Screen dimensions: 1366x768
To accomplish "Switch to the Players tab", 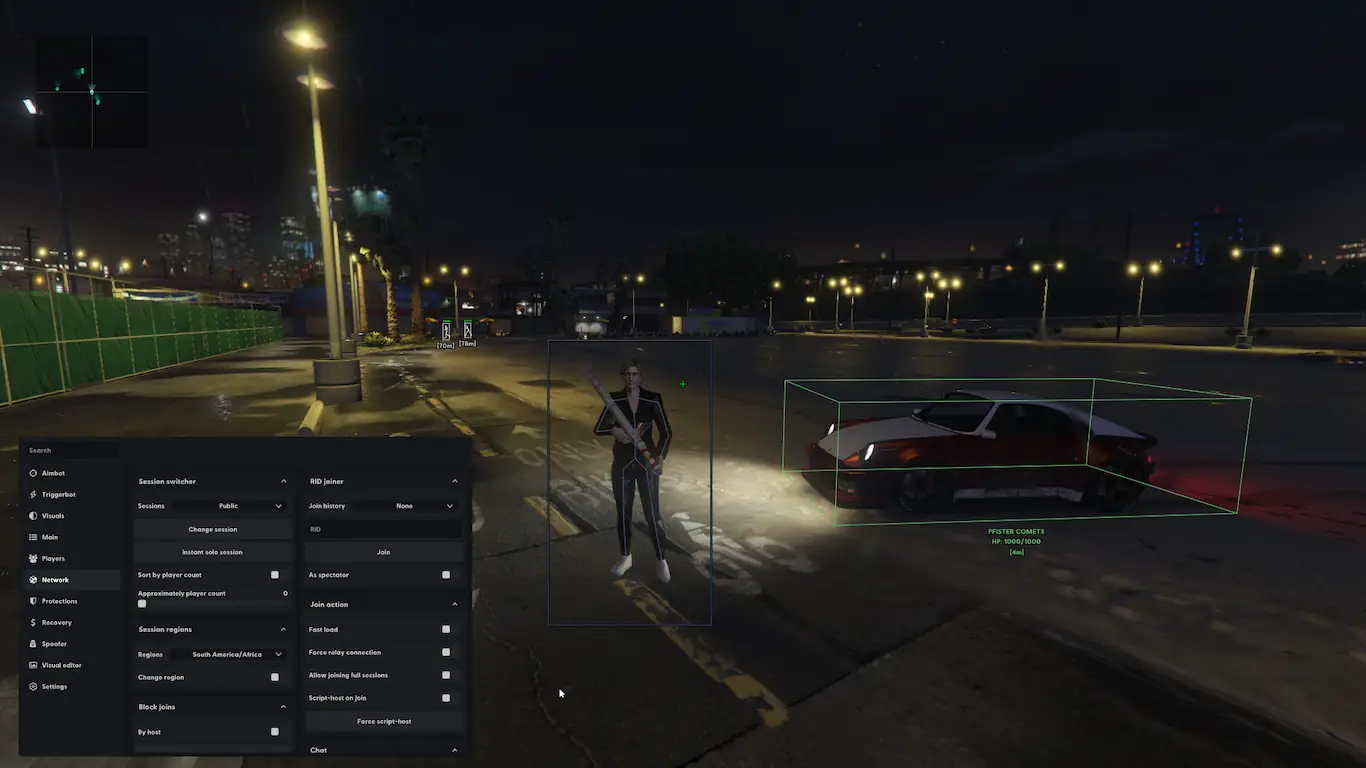I will click(x=52, y=559).
